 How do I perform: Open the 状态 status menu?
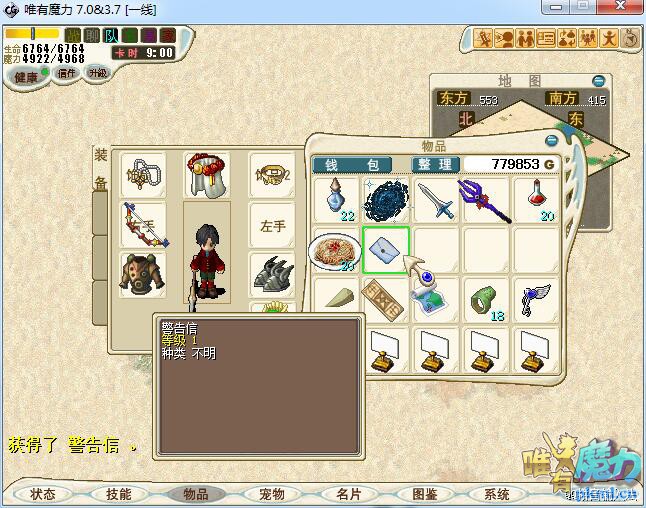(42, 494)
